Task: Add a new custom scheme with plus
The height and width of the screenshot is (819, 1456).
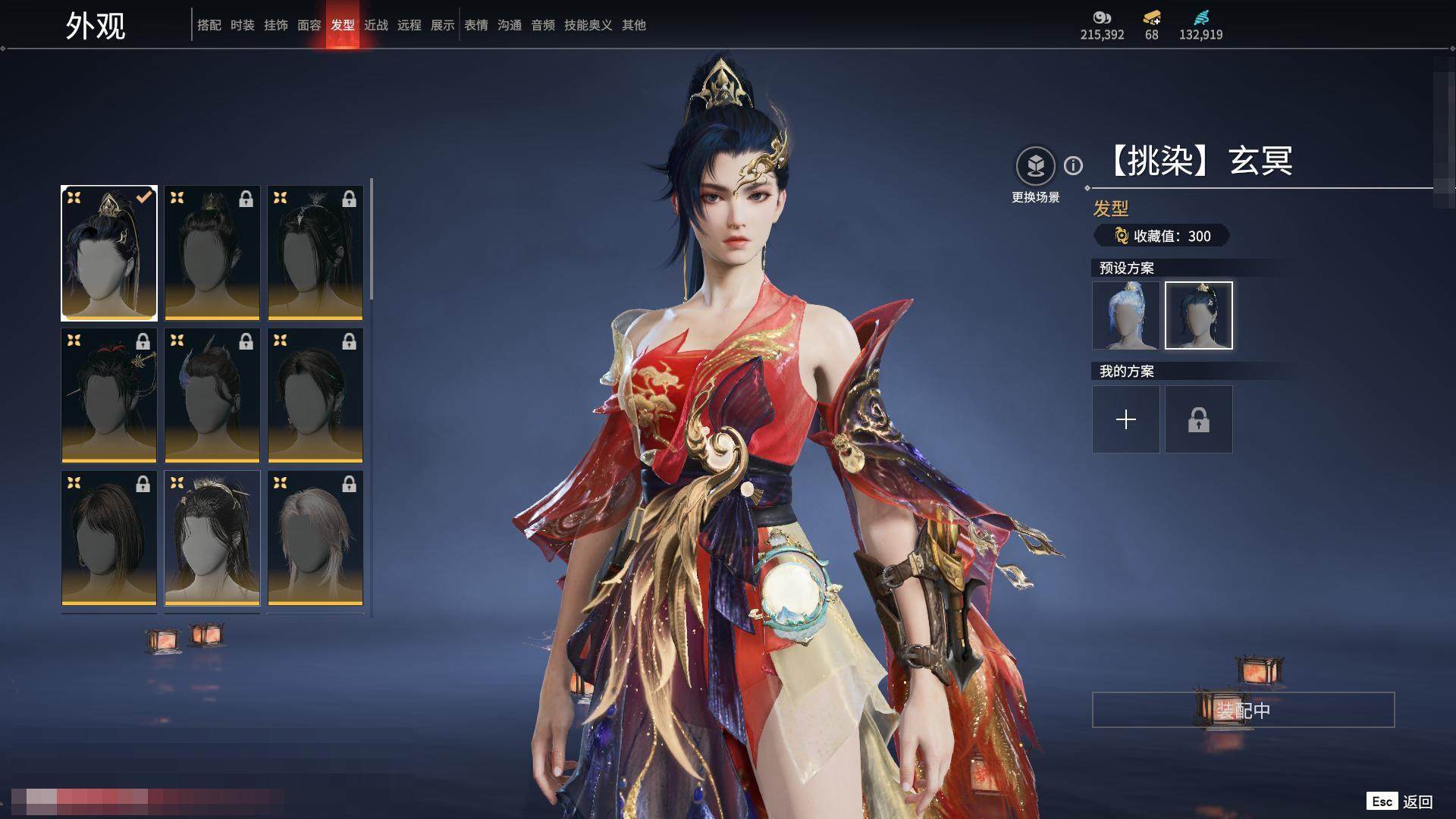Action: point(1125,419)
